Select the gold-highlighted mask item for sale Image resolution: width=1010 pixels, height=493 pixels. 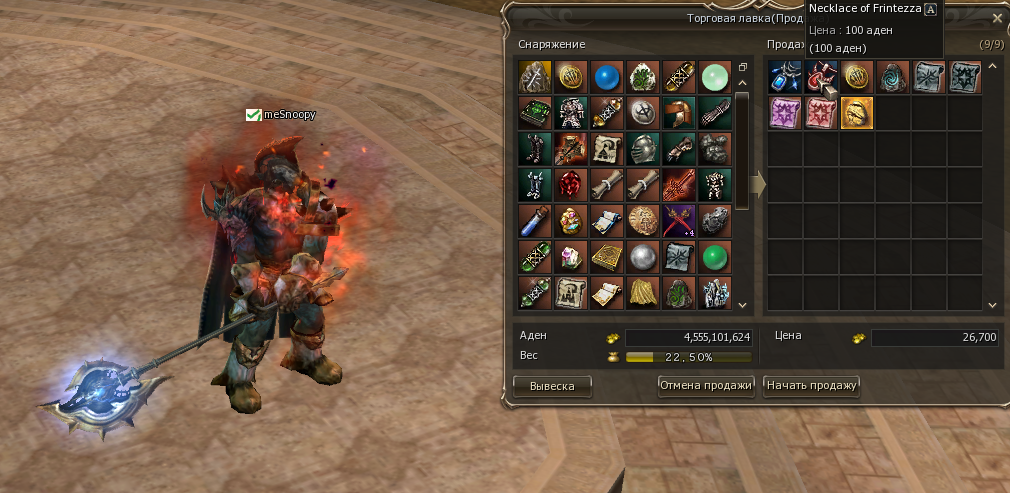click(x=856, y=113)
